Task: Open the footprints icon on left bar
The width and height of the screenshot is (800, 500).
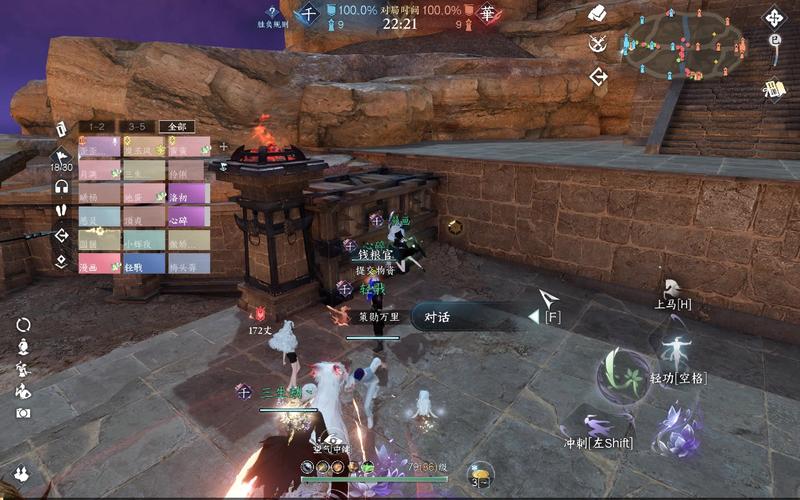Action: point(61,211)
